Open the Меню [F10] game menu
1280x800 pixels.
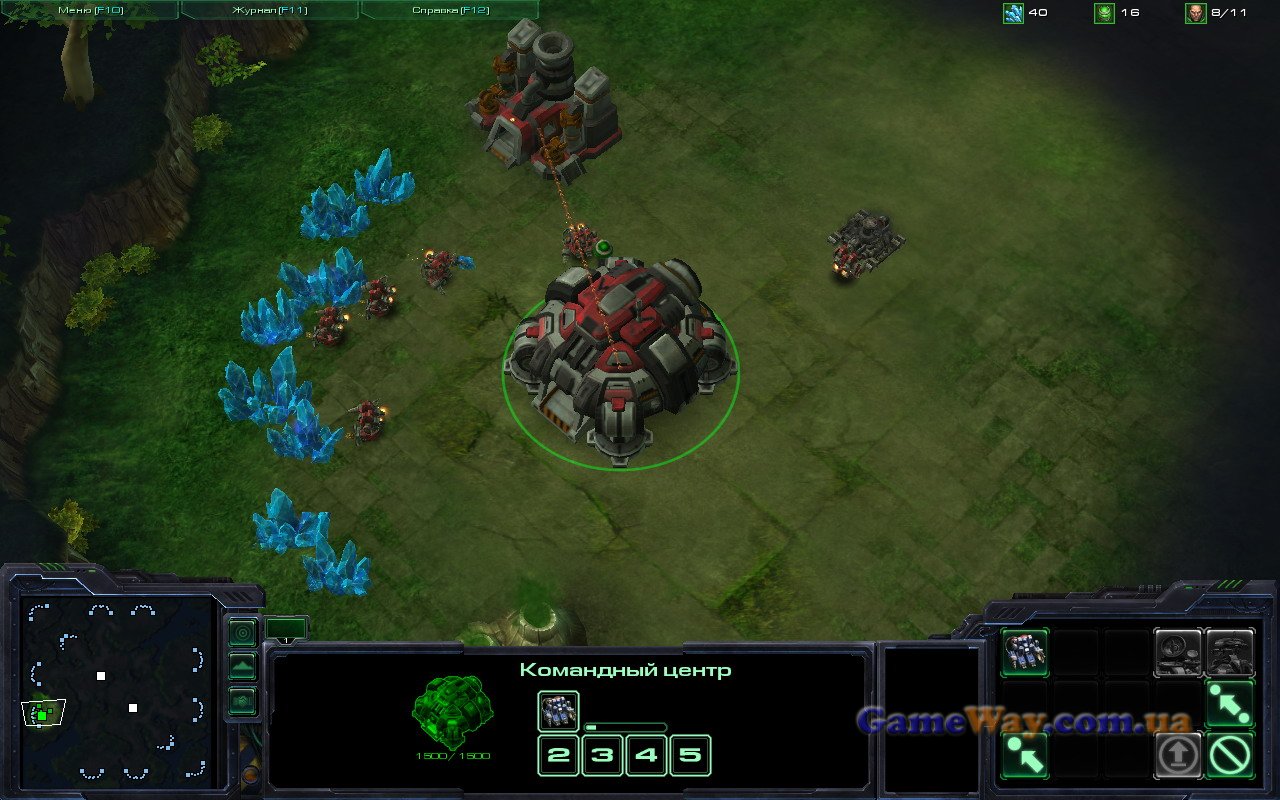click(90, 10)
